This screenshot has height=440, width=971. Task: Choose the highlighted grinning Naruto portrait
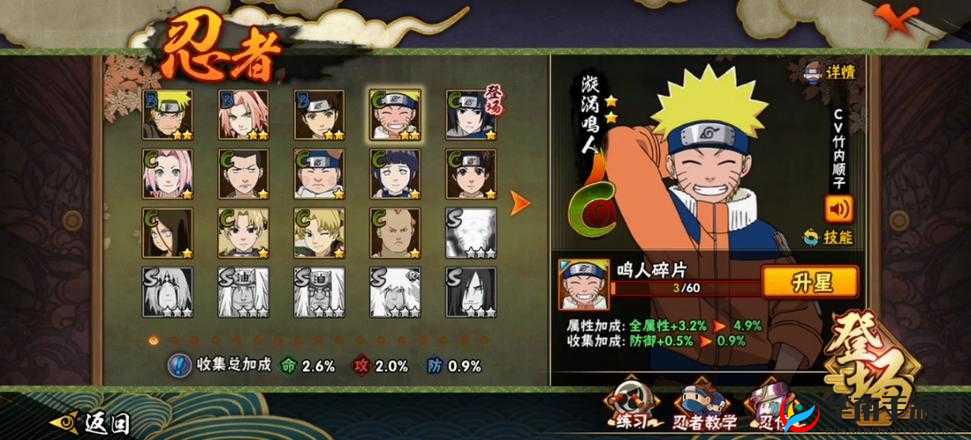point(395,115)
